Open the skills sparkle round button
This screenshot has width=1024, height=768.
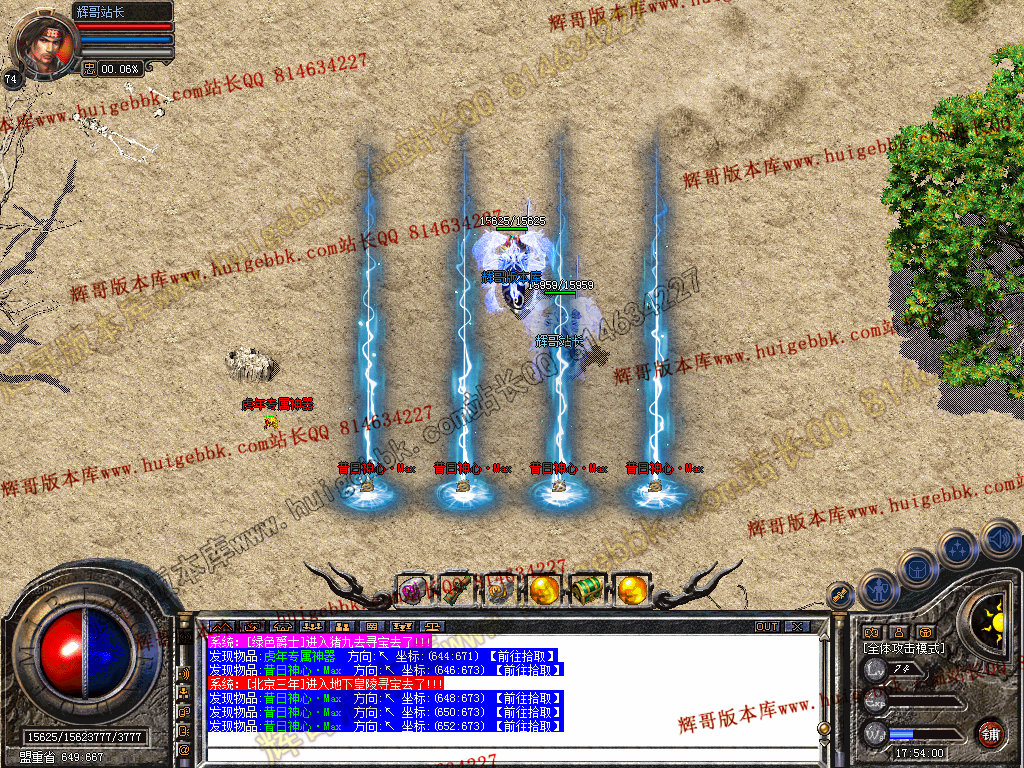958,549
